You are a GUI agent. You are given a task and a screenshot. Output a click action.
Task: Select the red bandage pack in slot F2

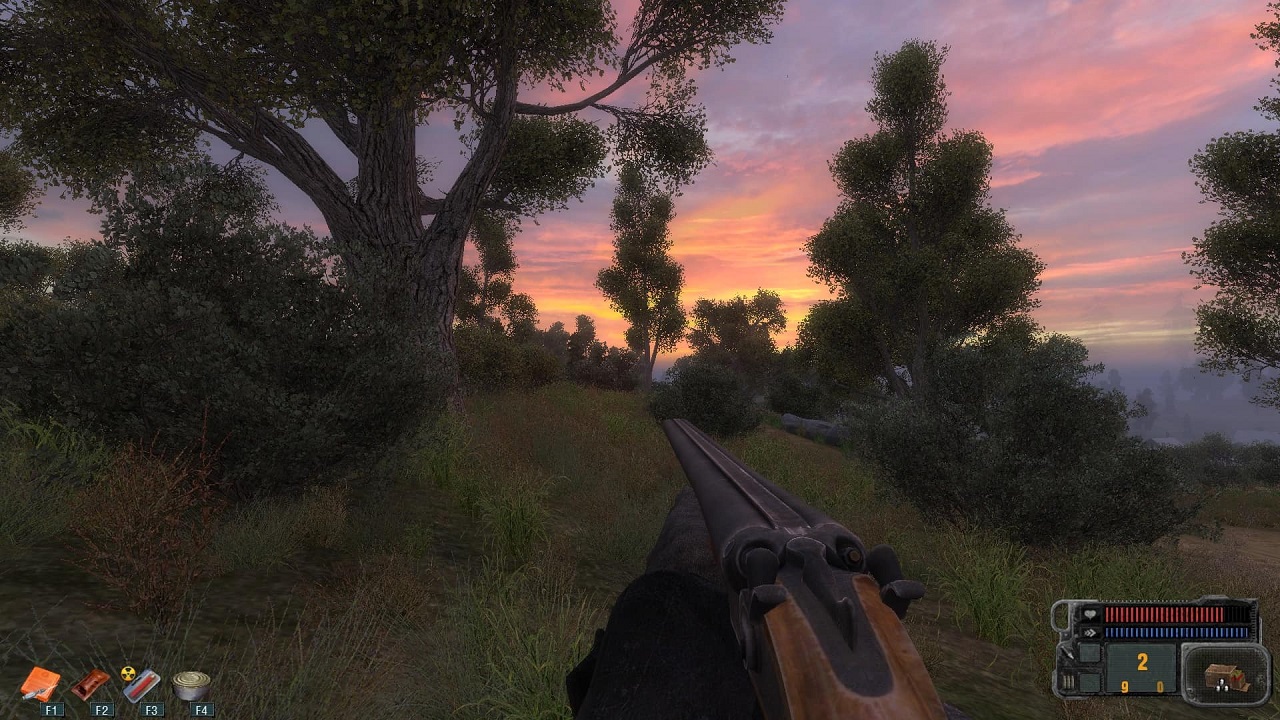(x=91, y=684)
